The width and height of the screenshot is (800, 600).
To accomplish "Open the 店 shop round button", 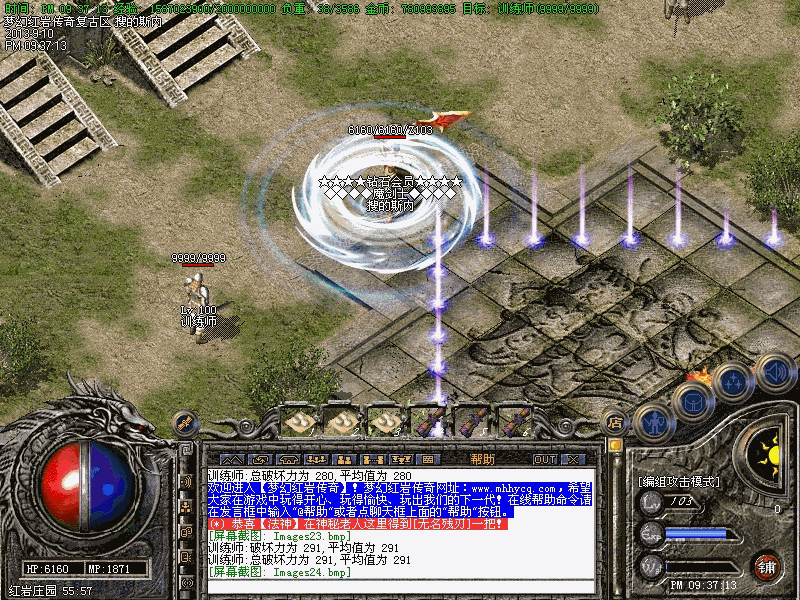I will coord(616,423).
